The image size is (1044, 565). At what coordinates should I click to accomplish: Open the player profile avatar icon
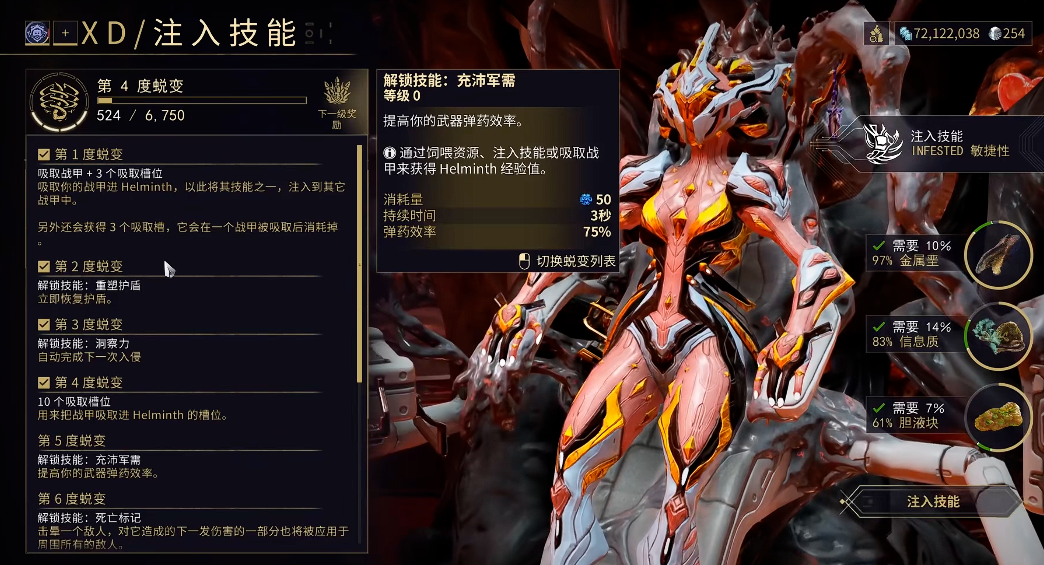click(x=39, y=33)
